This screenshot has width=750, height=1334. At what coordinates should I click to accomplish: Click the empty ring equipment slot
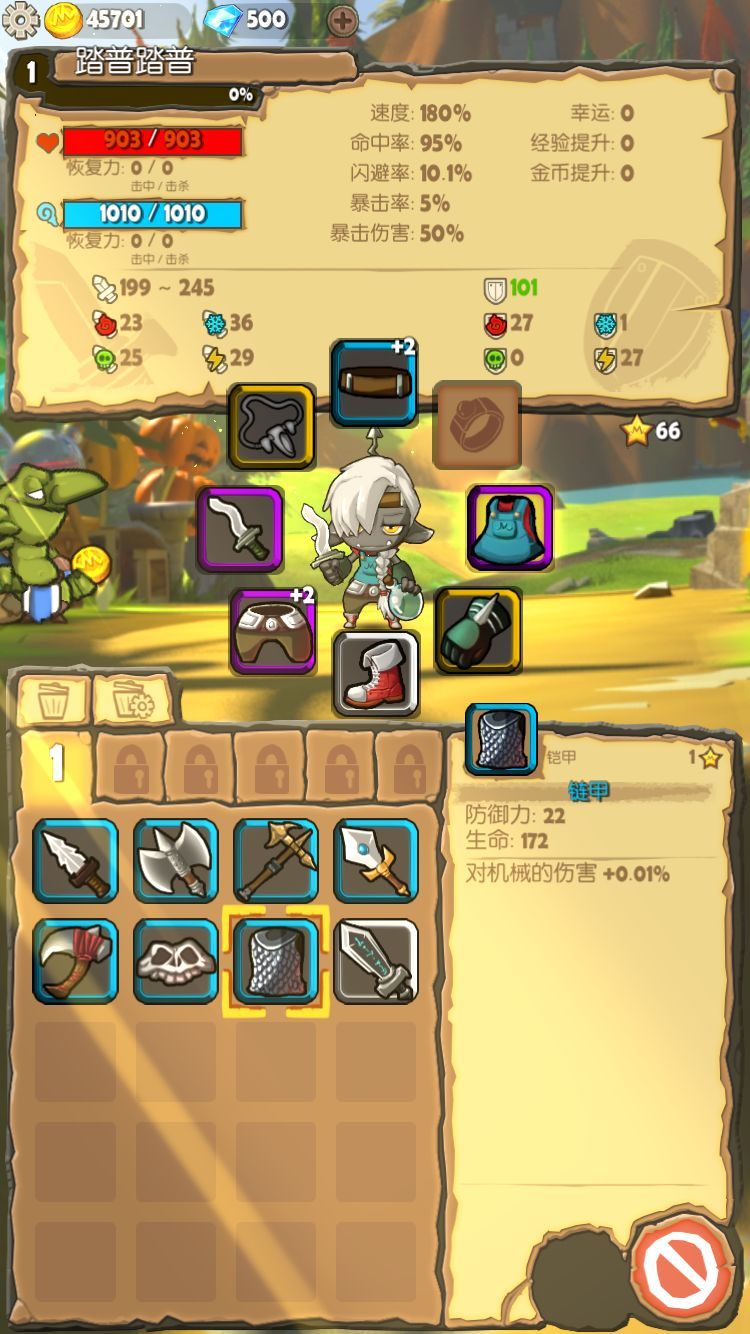(477, 425)
